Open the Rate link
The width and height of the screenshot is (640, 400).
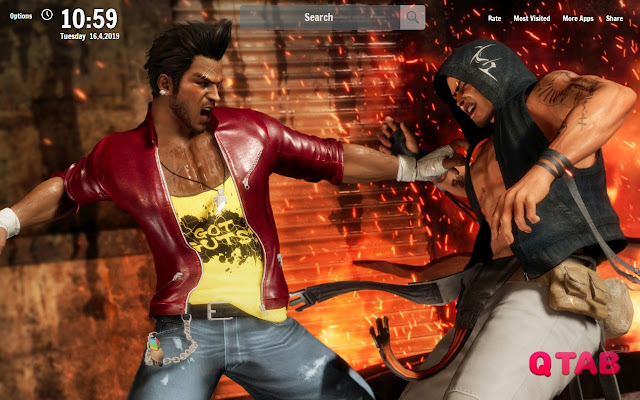point(494,18)
